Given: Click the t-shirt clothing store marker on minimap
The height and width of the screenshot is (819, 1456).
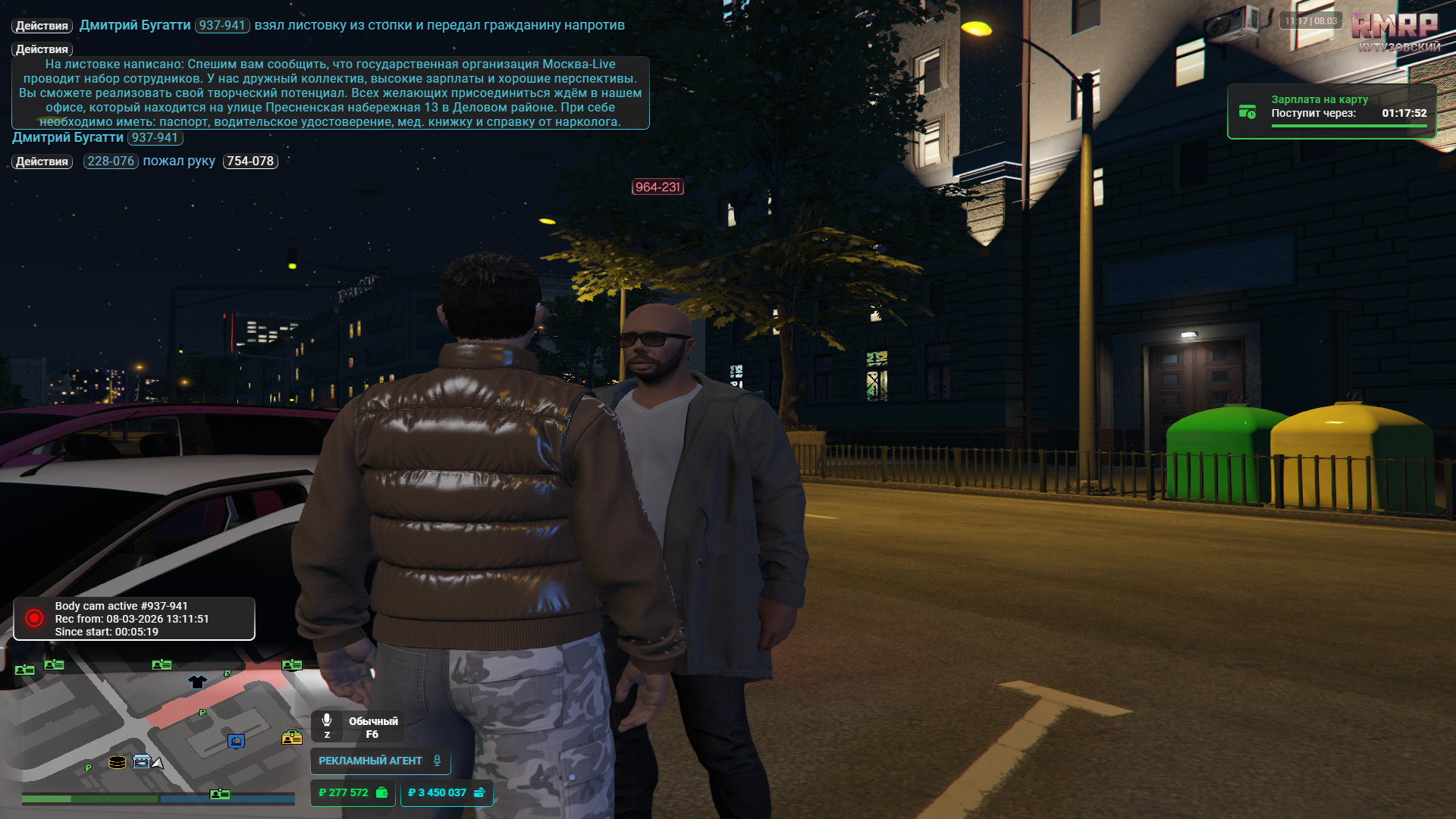Looking at the screenshot, I should point(197,682).
